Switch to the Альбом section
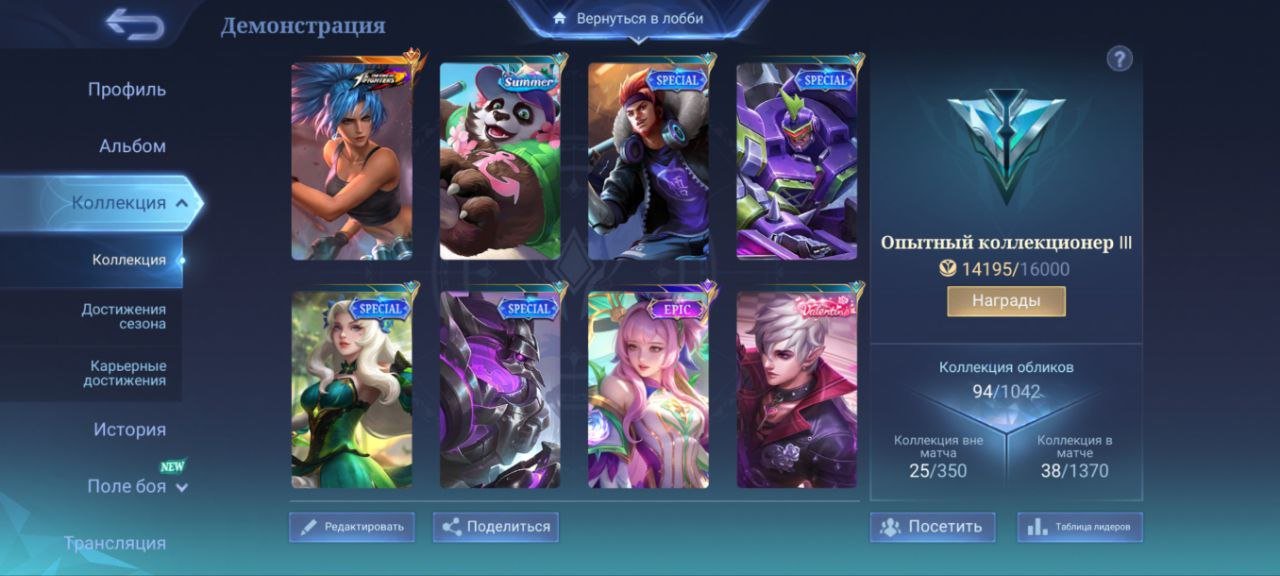Image resolution: width=1280 pixels, height=576 pixels. click(x=132, y=146)
